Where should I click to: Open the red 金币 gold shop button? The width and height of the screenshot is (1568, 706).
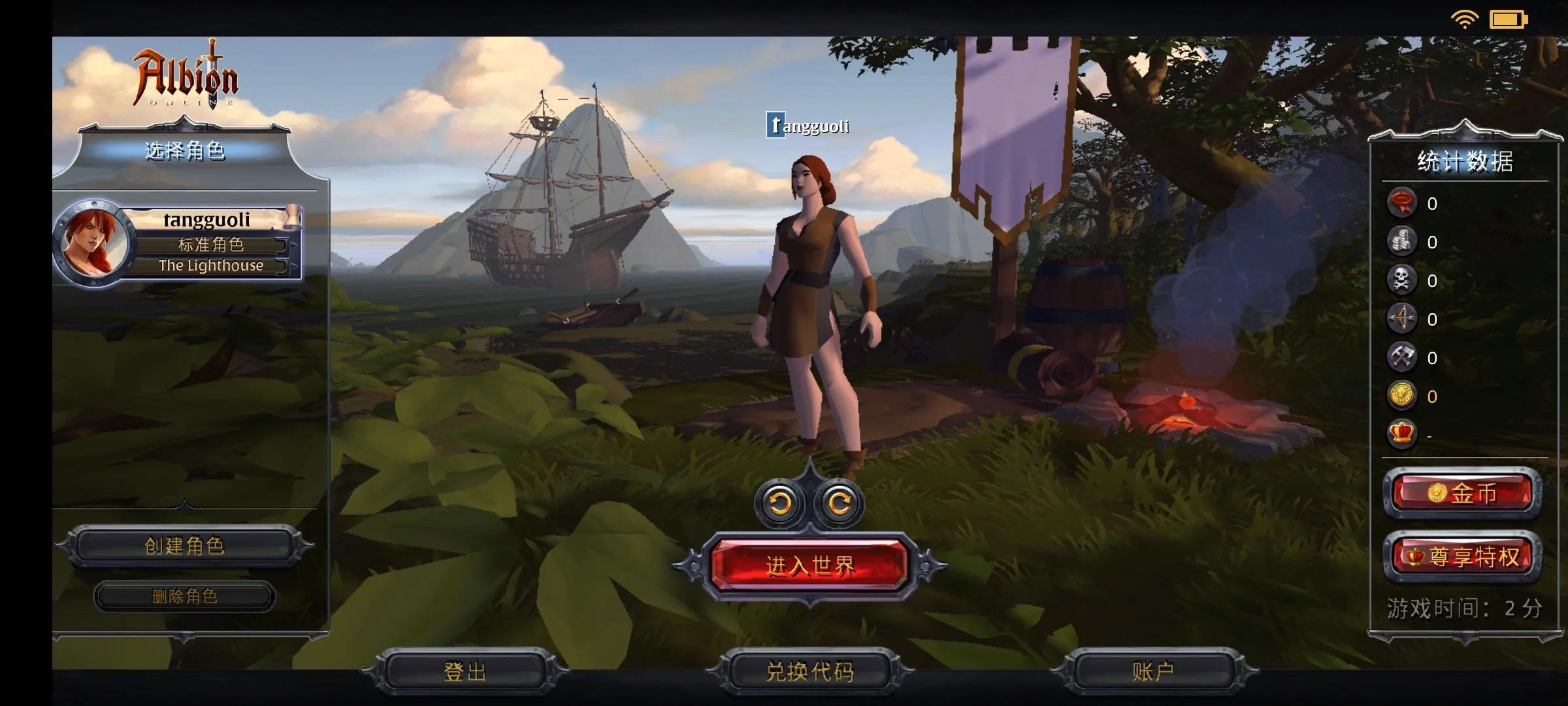click(1463, 494)
